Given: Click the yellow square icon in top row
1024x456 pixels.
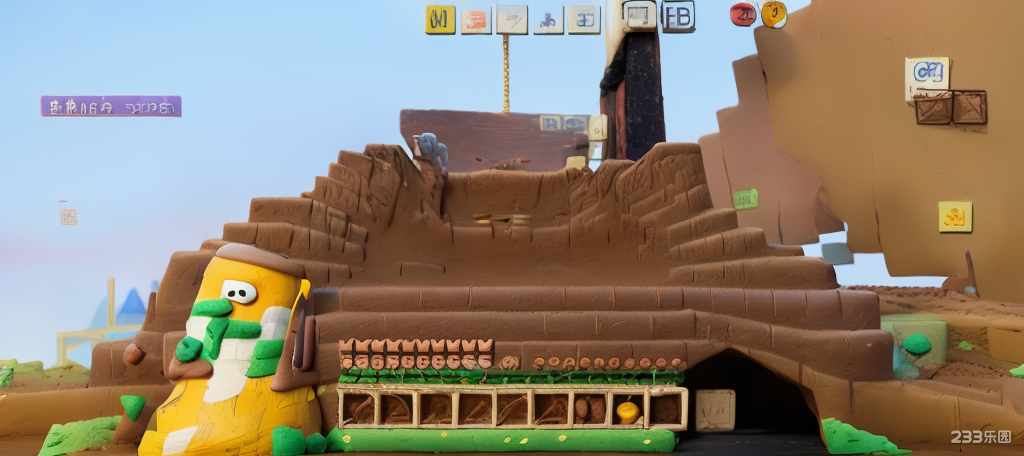Looking at the screenshot, I should coord(440,19).
